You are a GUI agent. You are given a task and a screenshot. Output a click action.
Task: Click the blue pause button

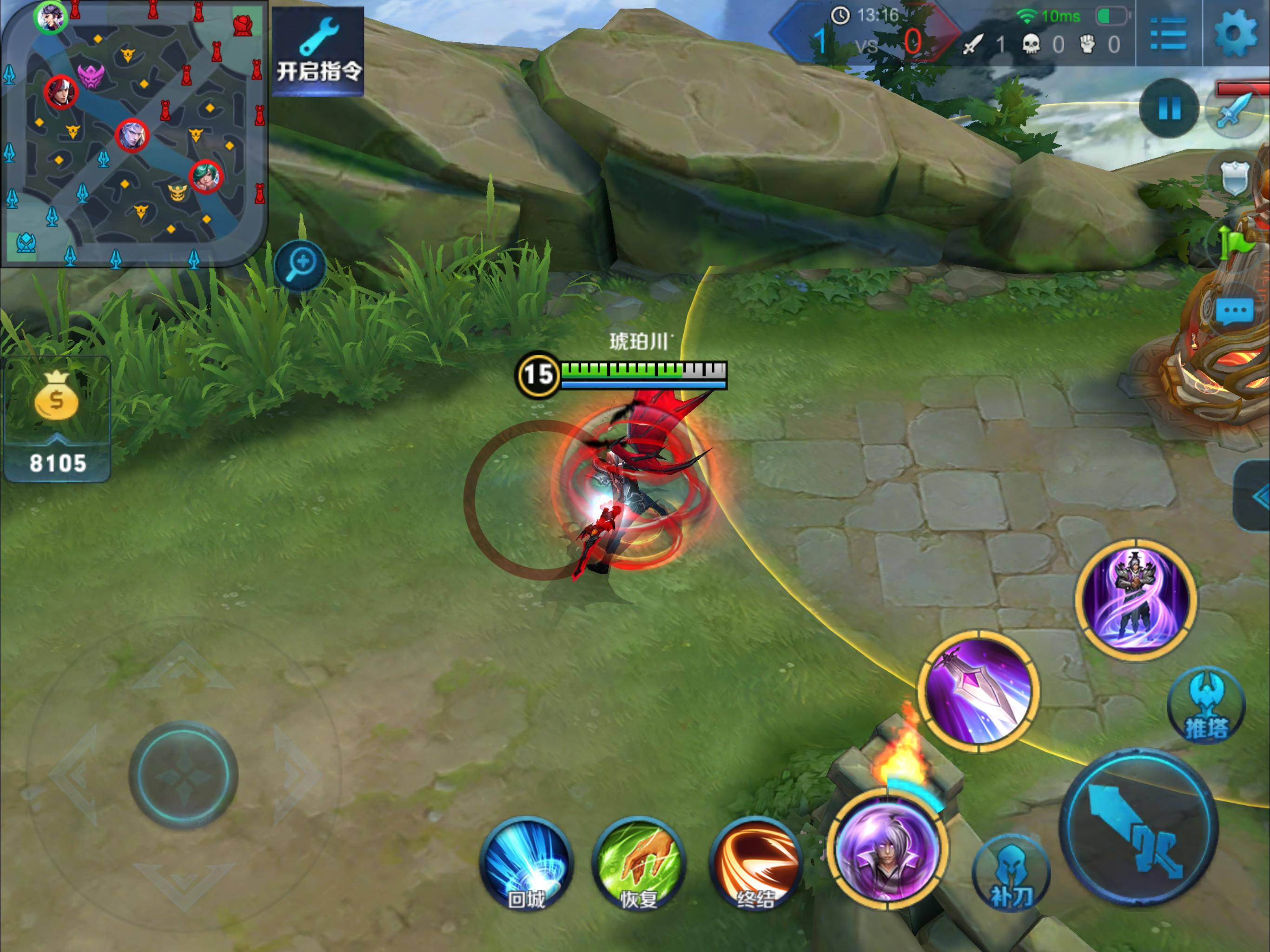tap(1169, 108)
